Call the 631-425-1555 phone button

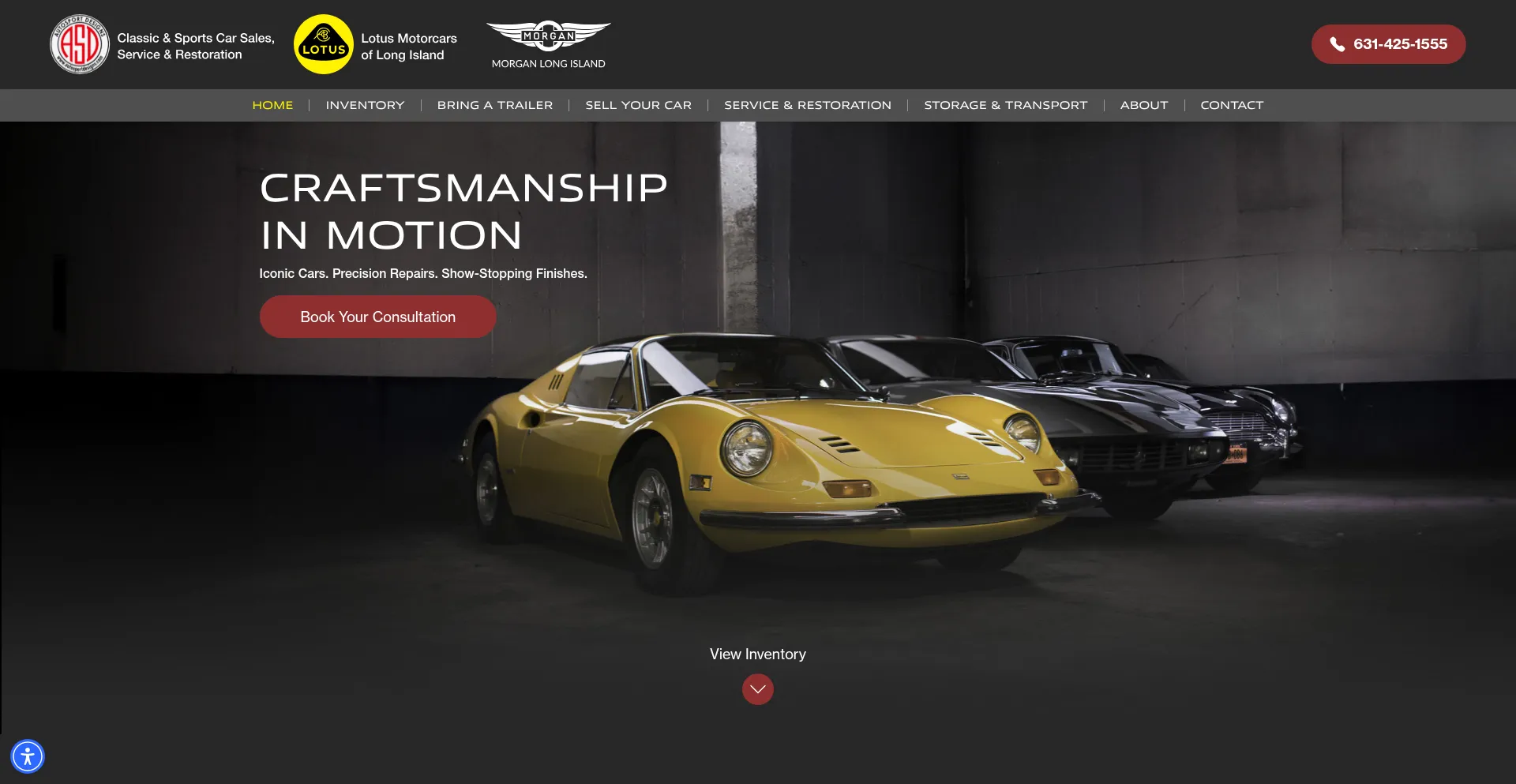click(x=1388, y=44)
